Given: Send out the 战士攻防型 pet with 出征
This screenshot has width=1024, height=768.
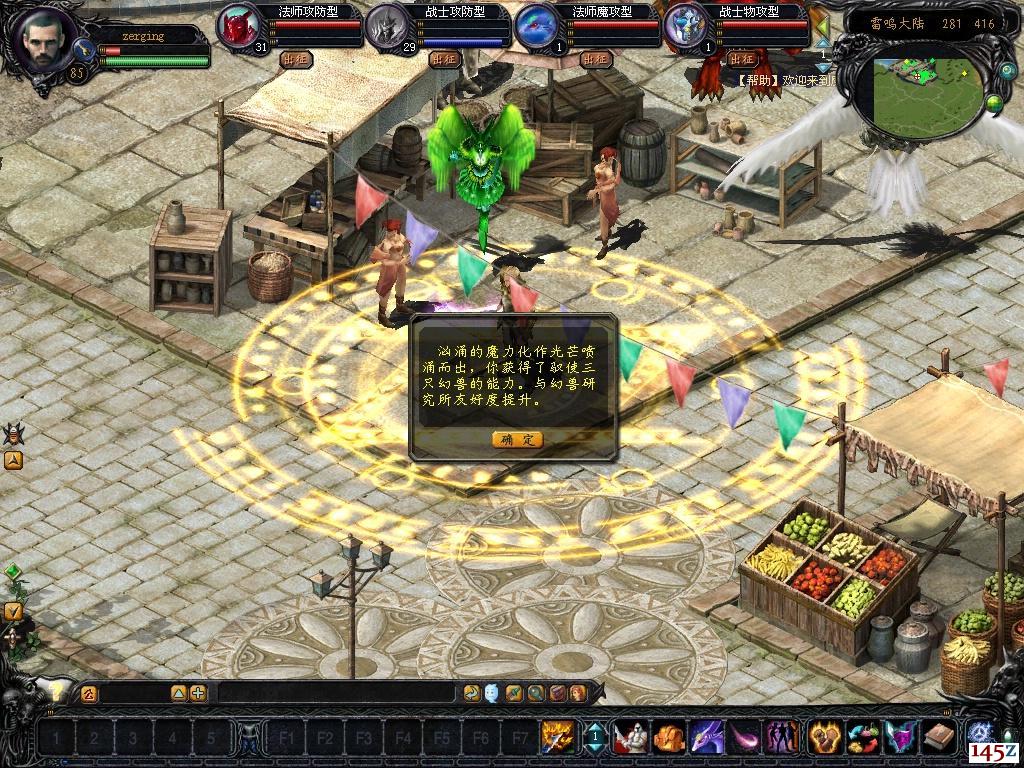Looking at the screenshot, I should (445, 59).
